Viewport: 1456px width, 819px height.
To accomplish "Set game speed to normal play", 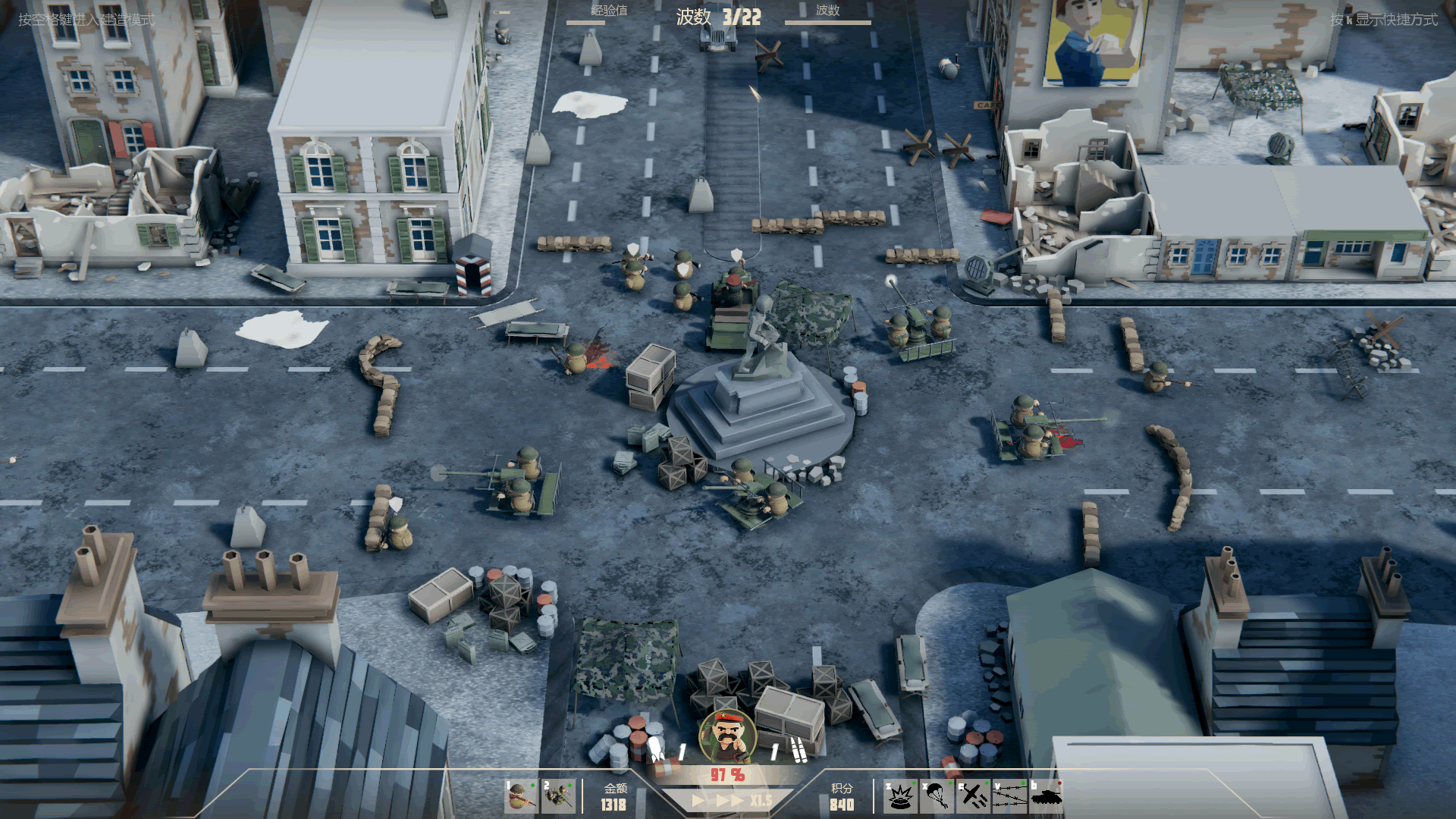I will (698, 801).
